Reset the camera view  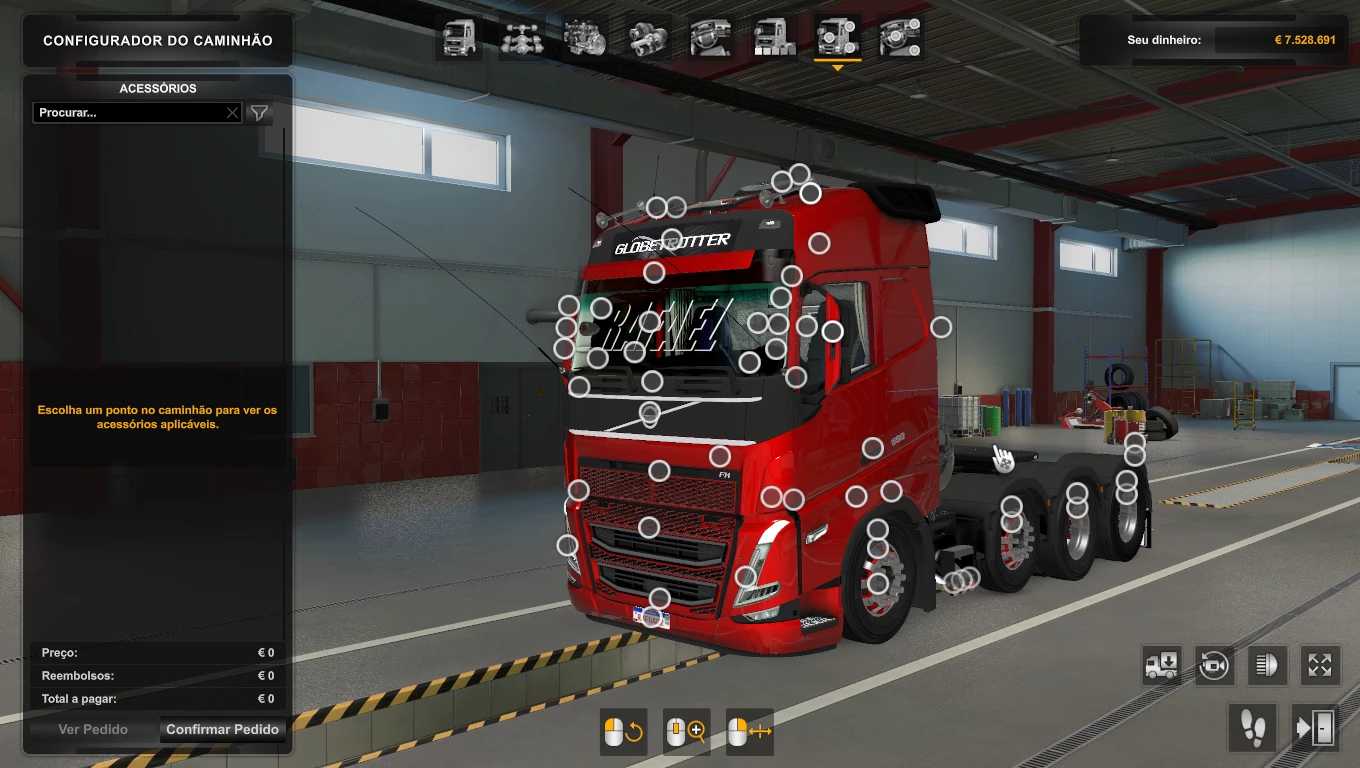[1214, 665]
